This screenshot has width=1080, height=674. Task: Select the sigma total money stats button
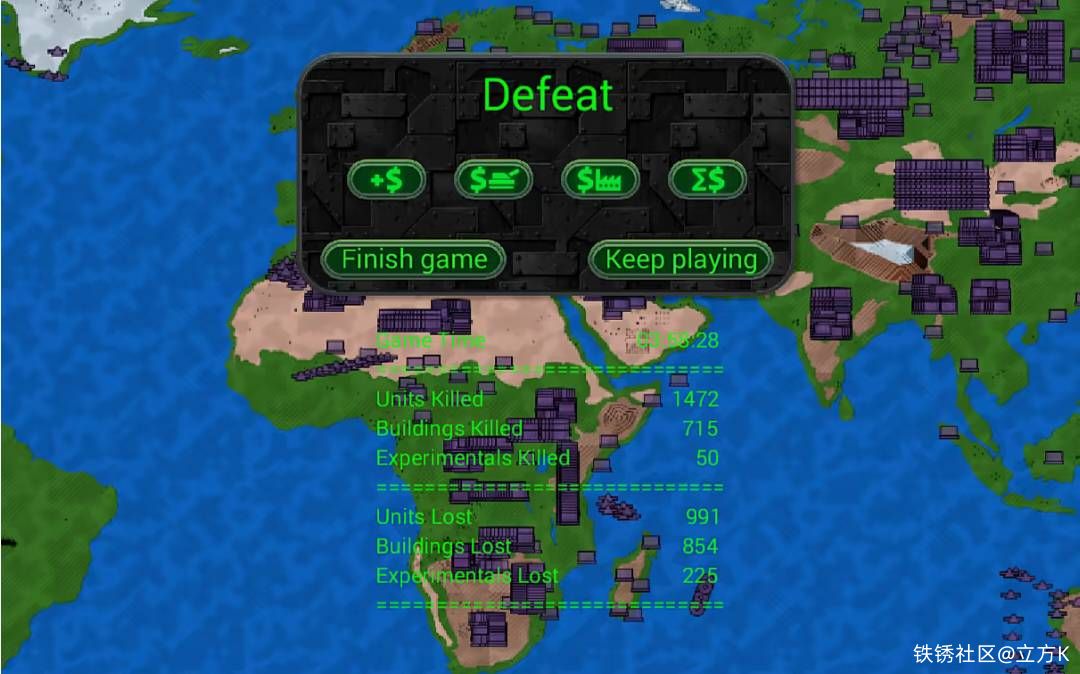707,180
